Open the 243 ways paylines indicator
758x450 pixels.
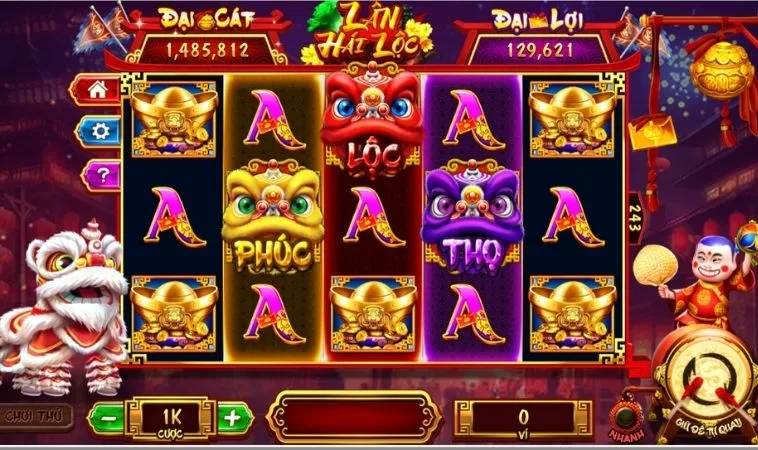(634, 220)
